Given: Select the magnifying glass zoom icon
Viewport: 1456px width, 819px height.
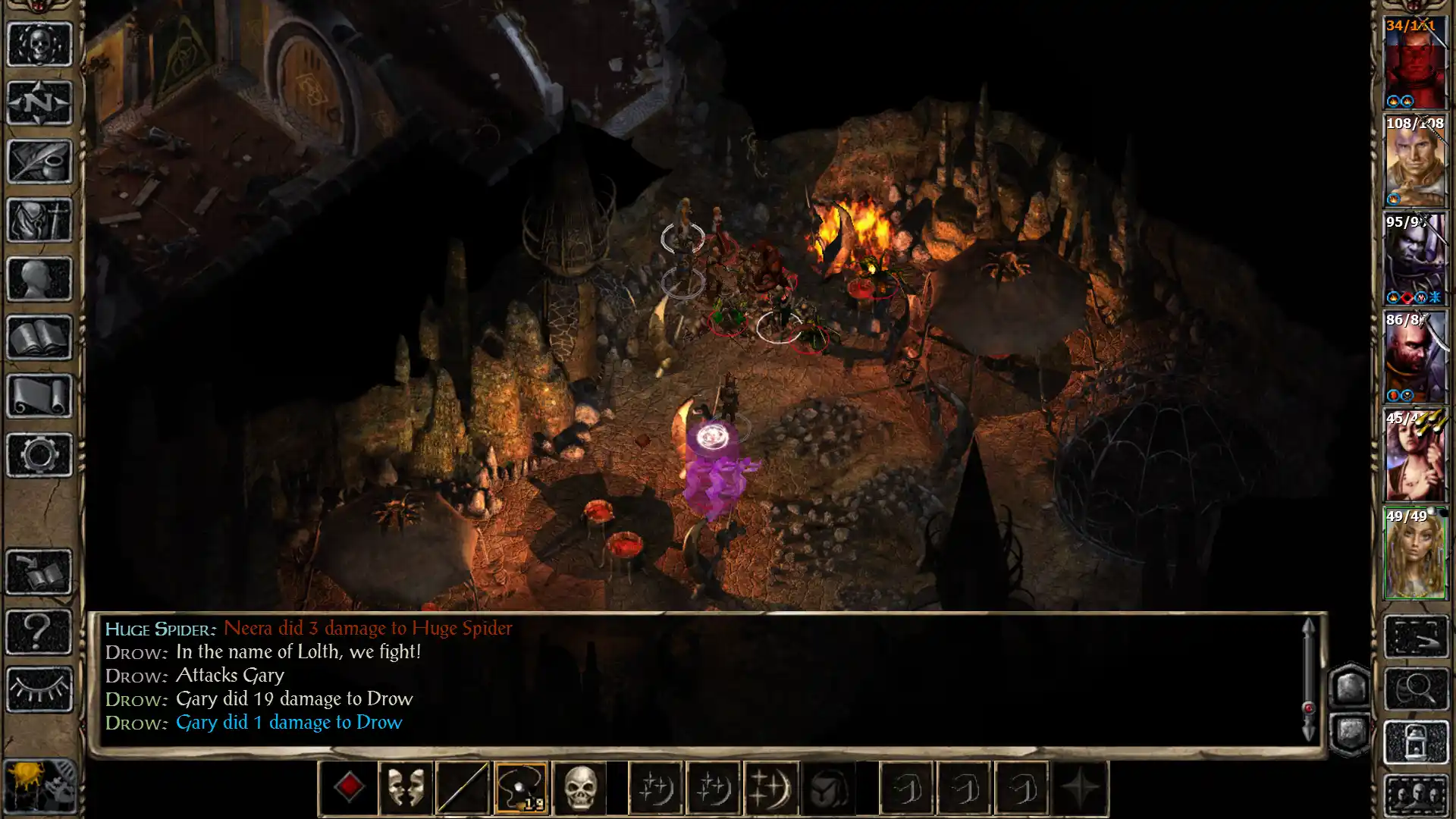Looking at the screenshot, I should pos(1417,687).
